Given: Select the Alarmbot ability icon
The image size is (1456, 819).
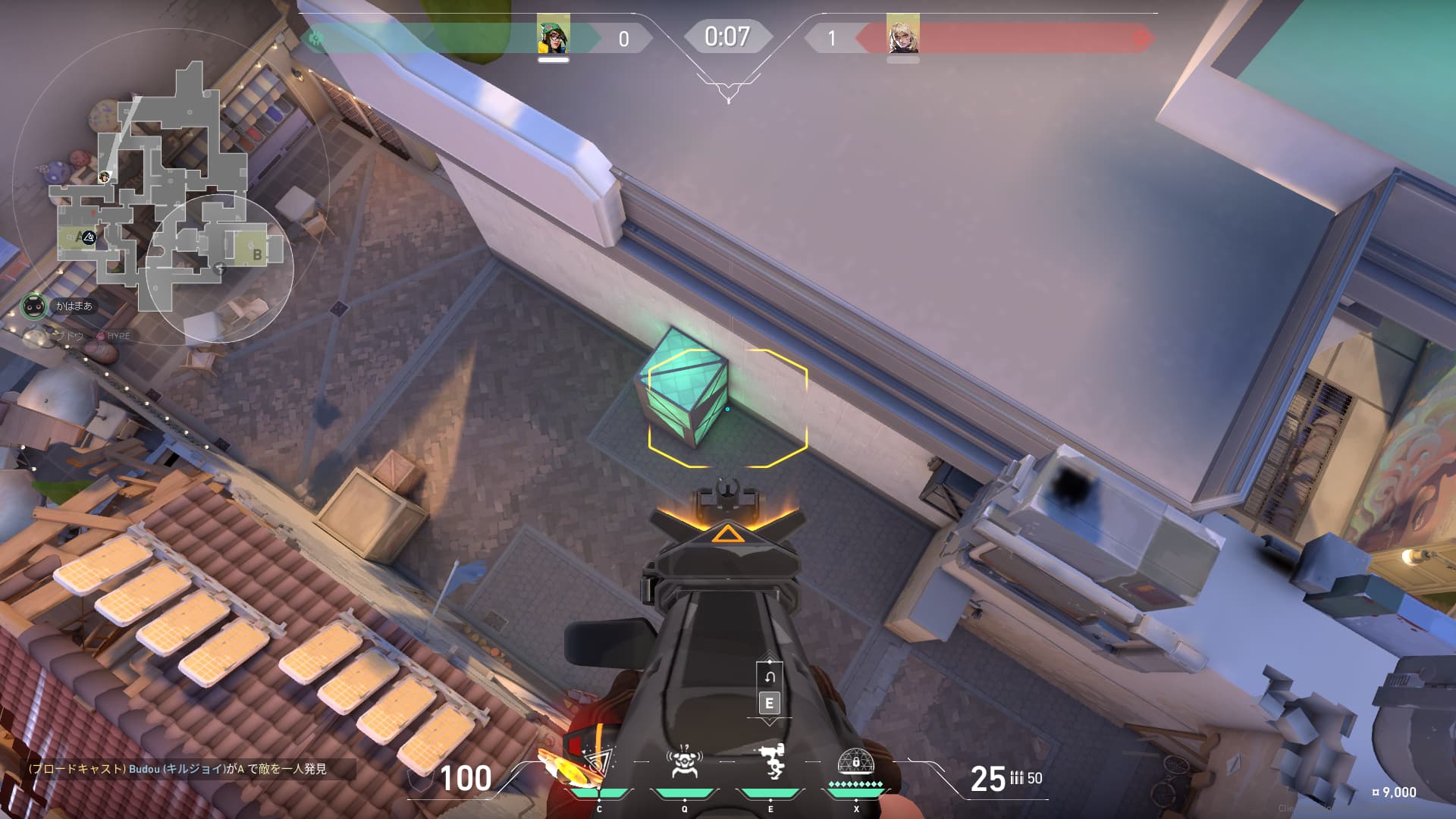Looking at the screenshot, I should click(684, 763).
